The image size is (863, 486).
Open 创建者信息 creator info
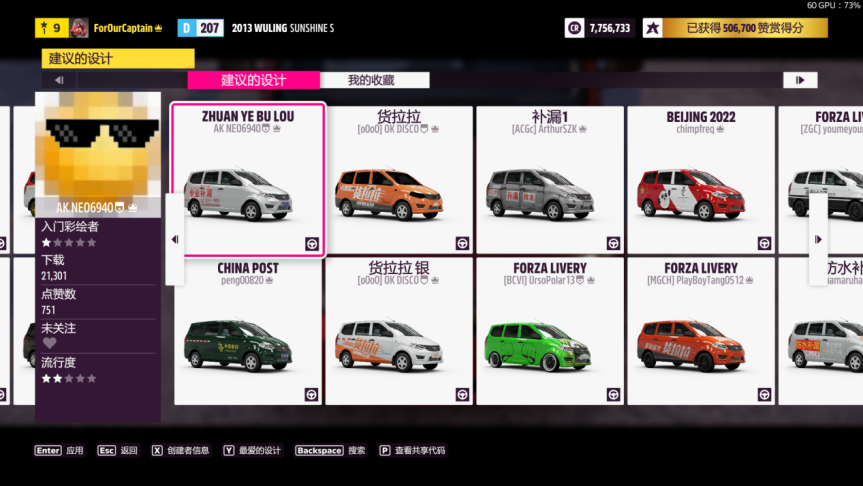(x=180, y=451)
